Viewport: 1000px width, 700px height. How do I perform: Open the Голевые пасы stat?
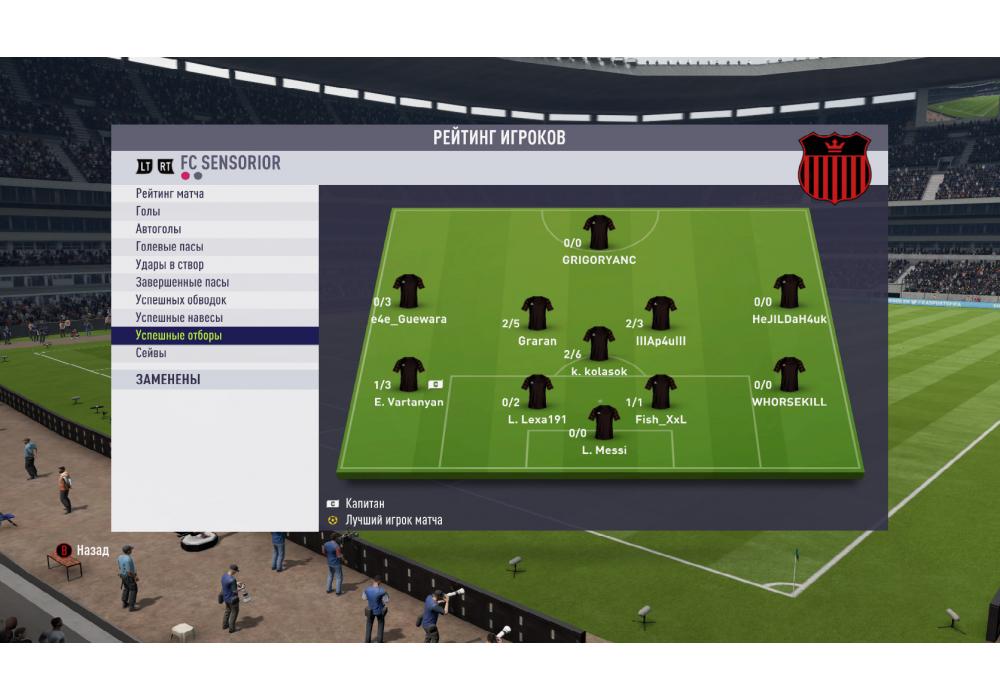pos(214,247)
